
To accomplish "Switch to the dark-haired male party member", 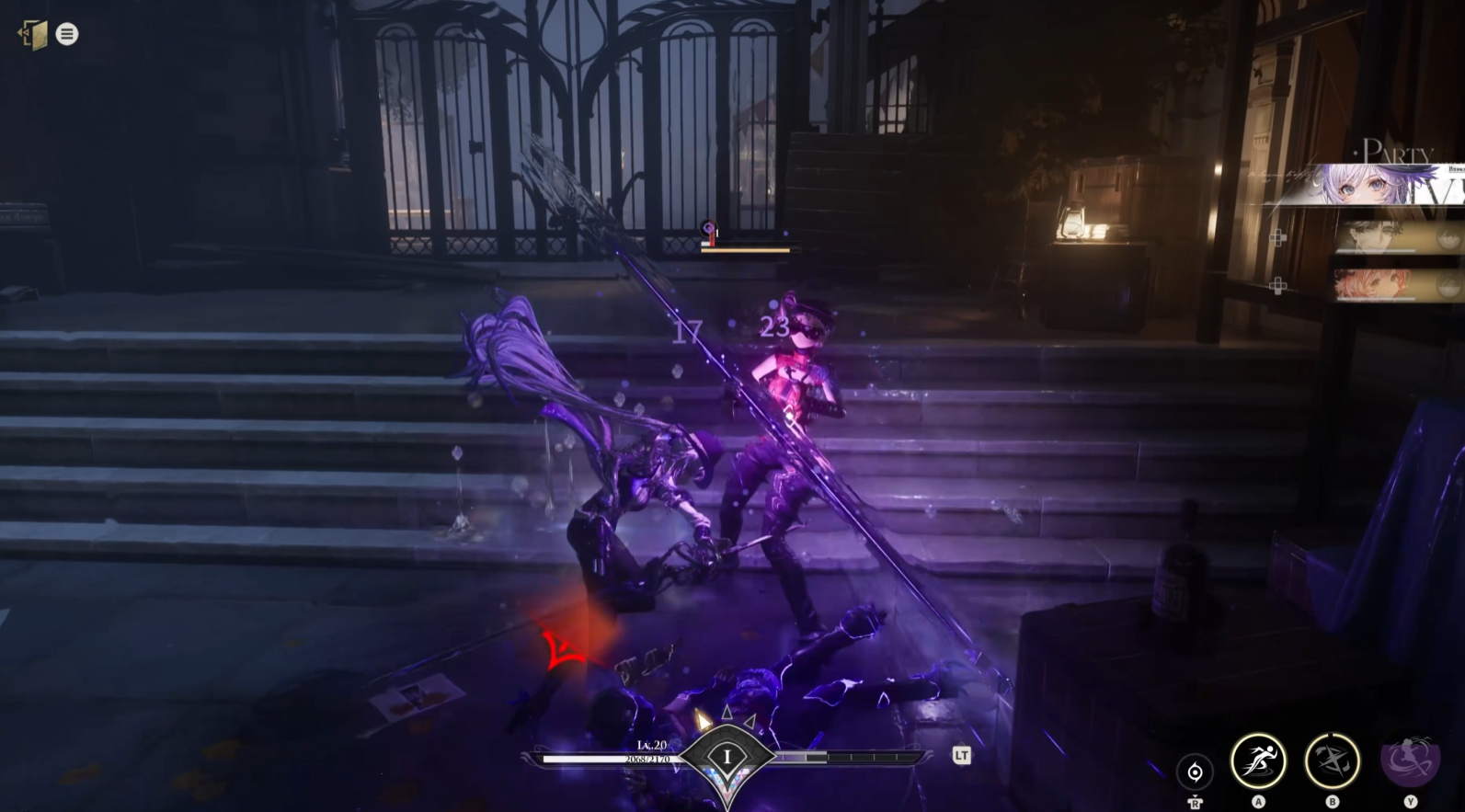I will coord(1386,238).
